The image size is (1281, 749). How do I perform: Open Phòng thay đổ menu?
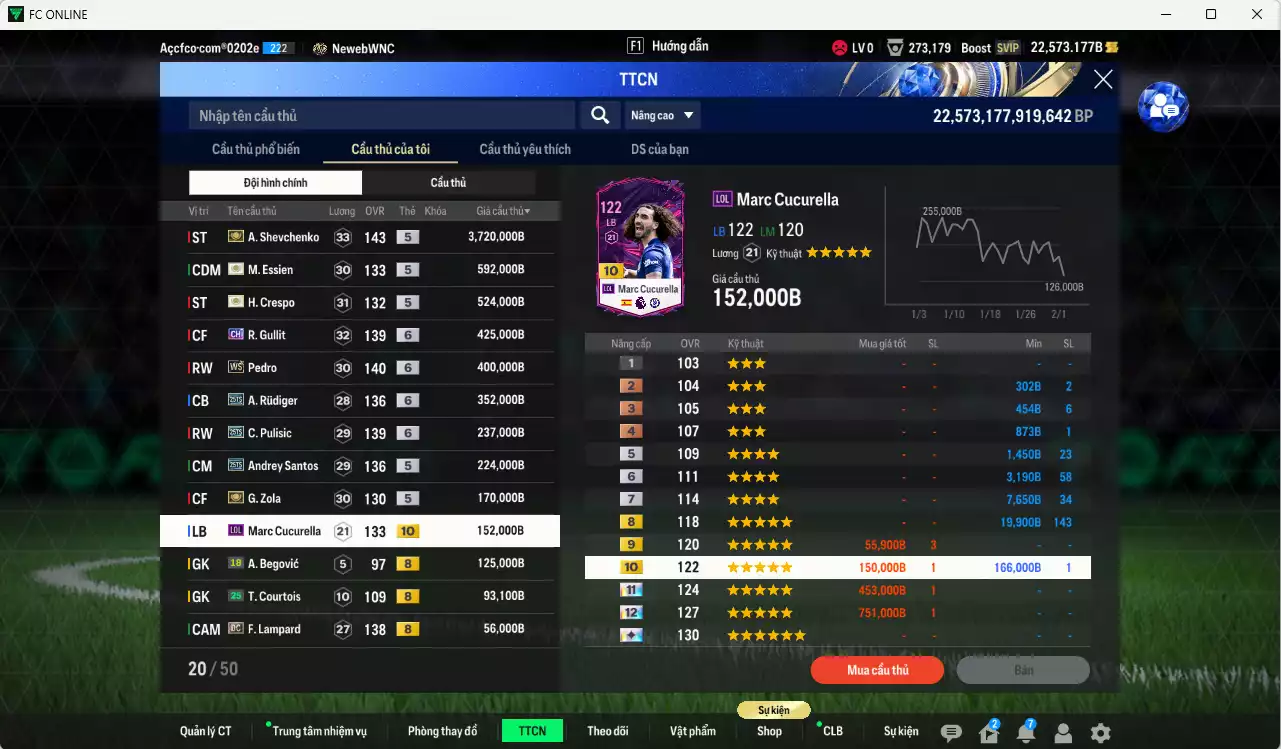click(442, 731)
